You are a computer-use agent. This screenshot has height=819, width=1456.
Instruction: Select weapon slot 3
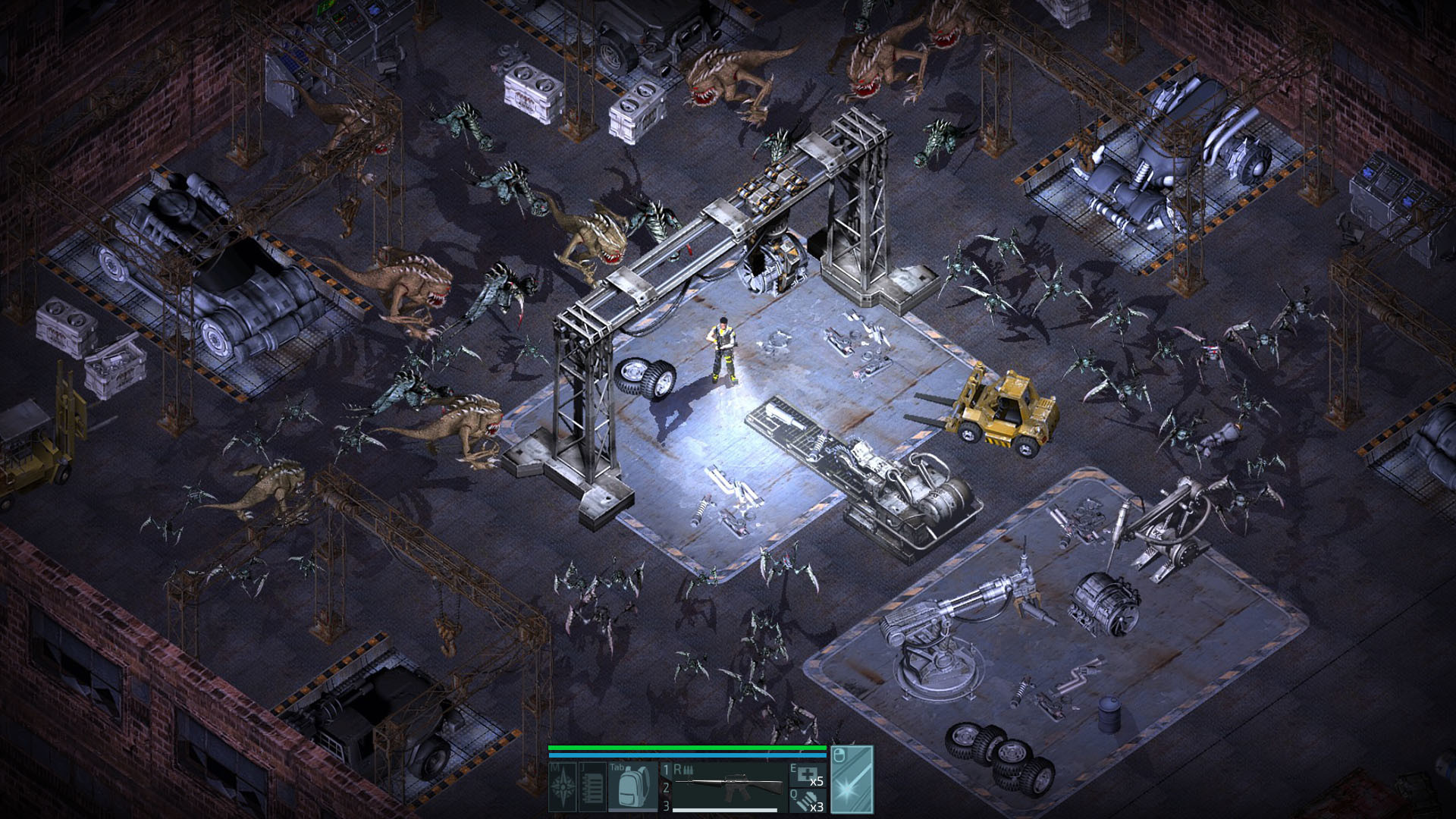click(x=665, y=804)
